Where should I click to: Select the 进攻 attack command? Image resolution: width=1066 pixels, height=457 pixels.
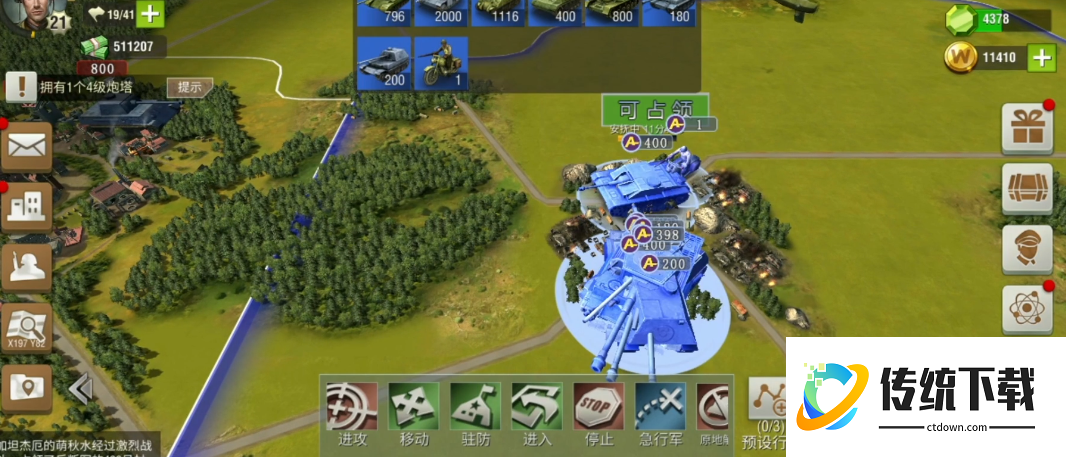click(352, 408)
